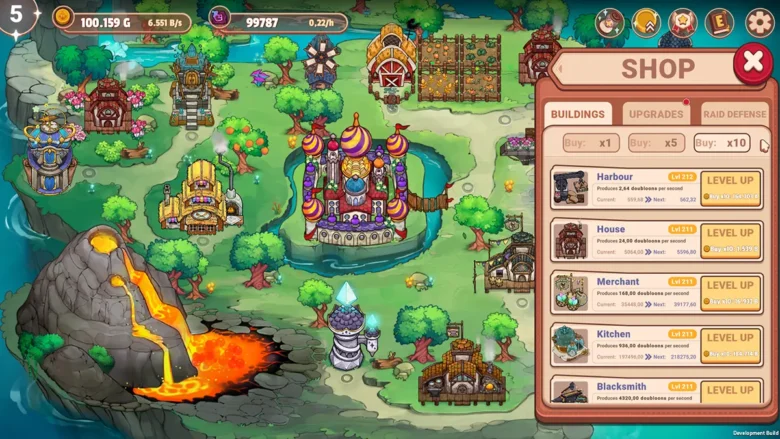This screenshot has width=780, height=439.
Task: Close the Shop panel
Action: 751,64
